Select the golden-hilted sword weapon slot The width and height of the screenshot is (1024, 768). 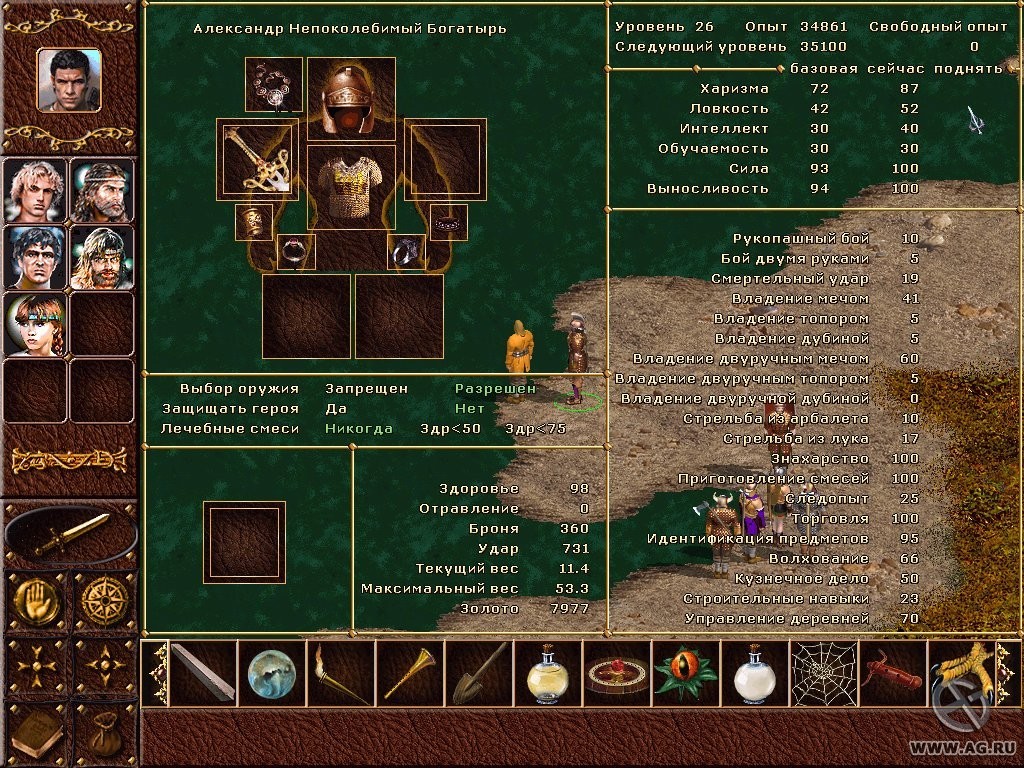[257, 159]
